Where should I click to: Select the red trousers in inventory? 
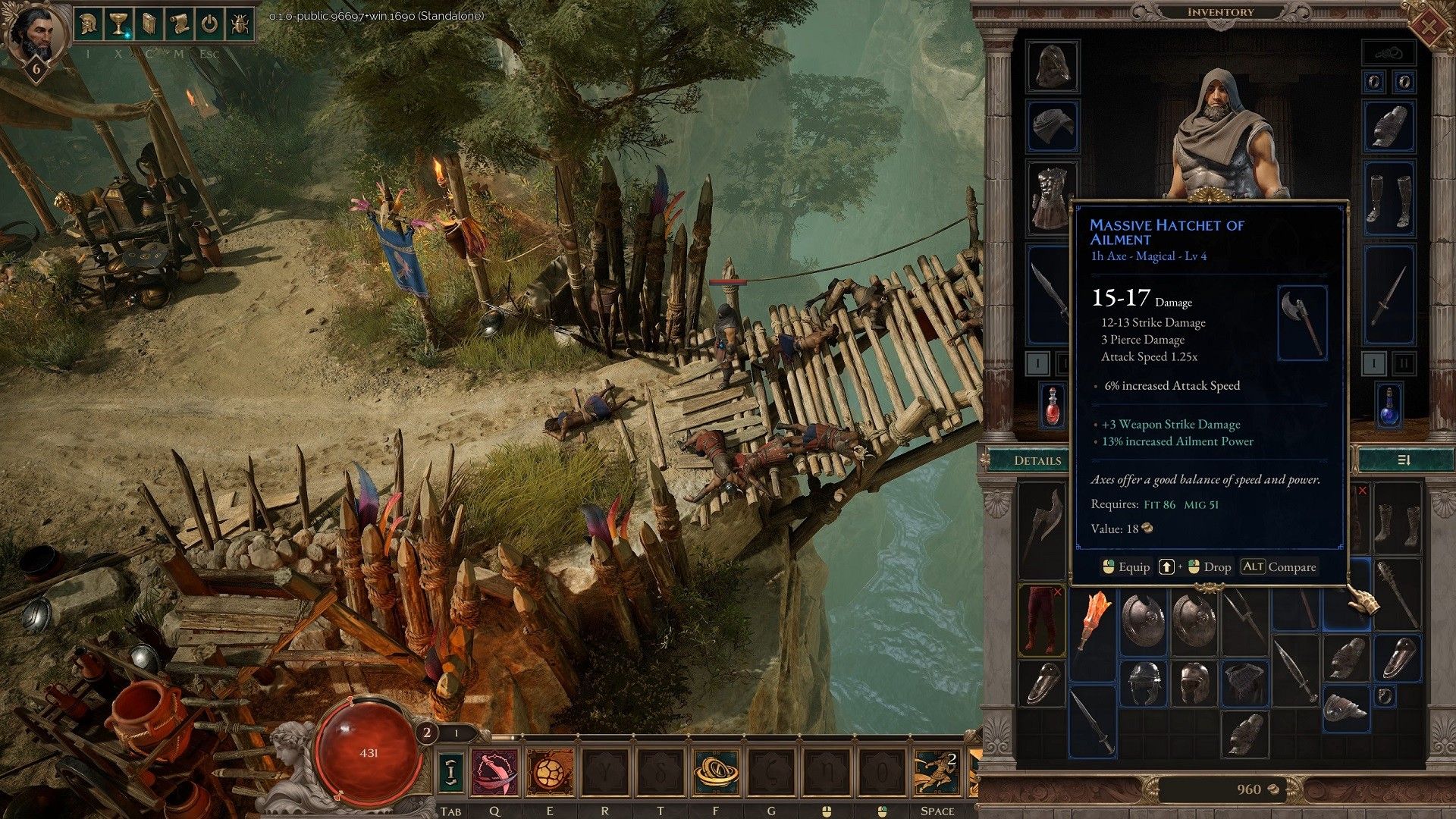[1040, 620]
